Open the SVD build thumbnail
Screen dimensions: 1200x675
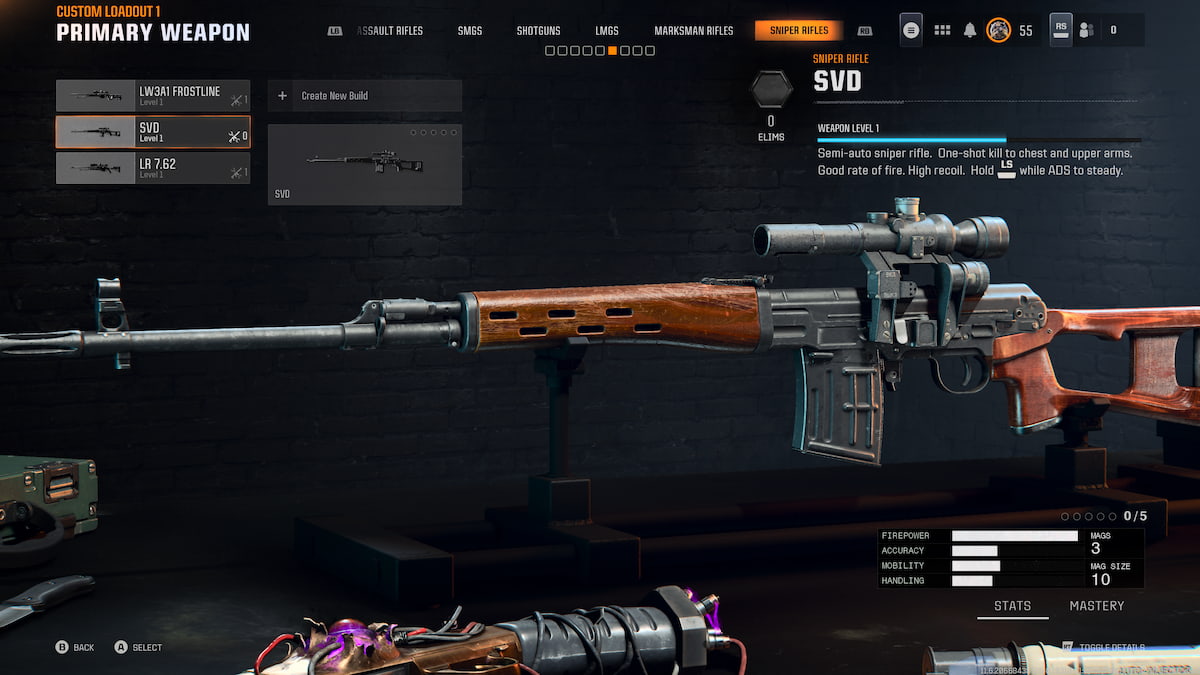(x=364, y=164)
